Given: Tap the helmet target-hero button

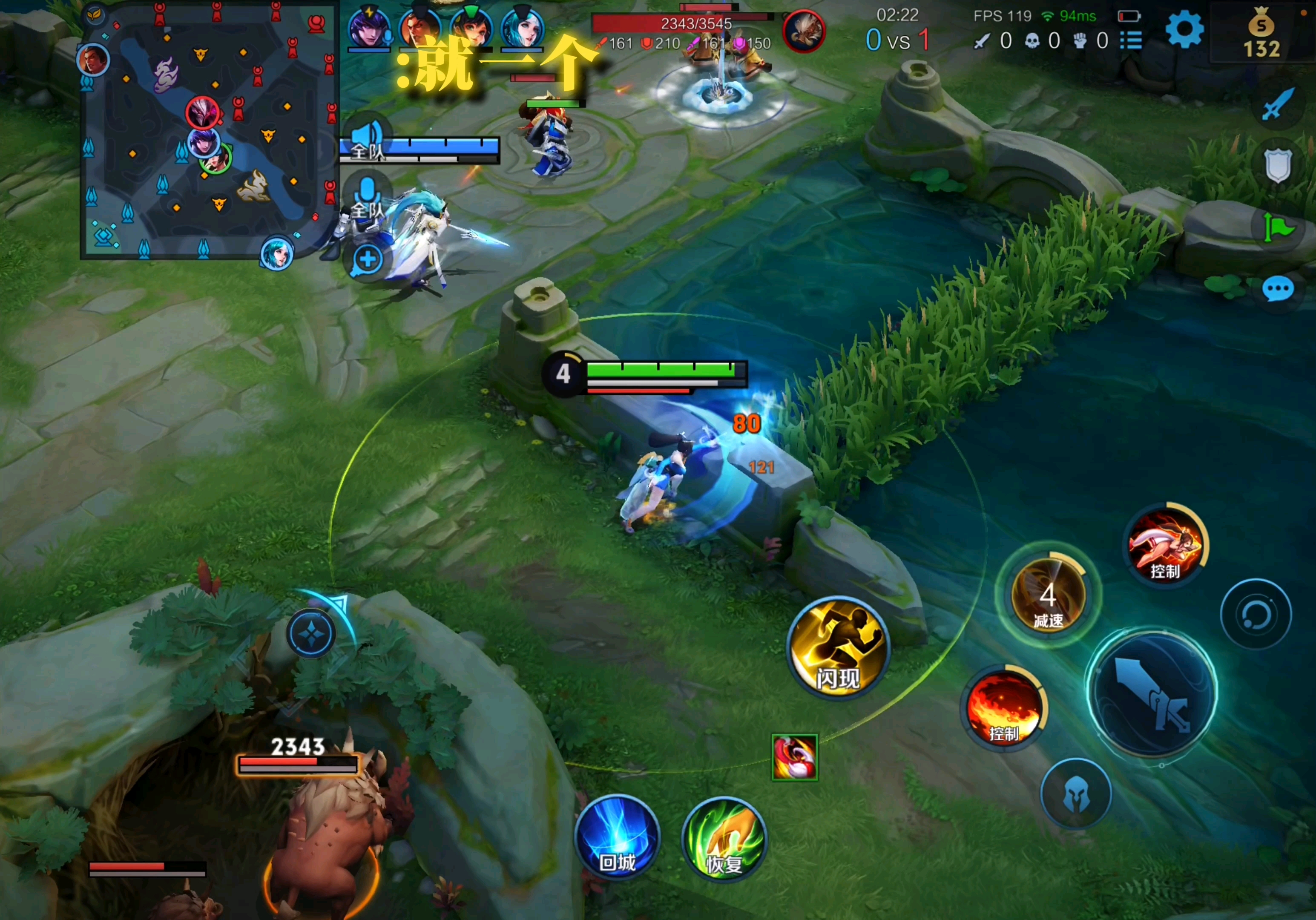Looking at the screenshot, I should pos(1076,793).
